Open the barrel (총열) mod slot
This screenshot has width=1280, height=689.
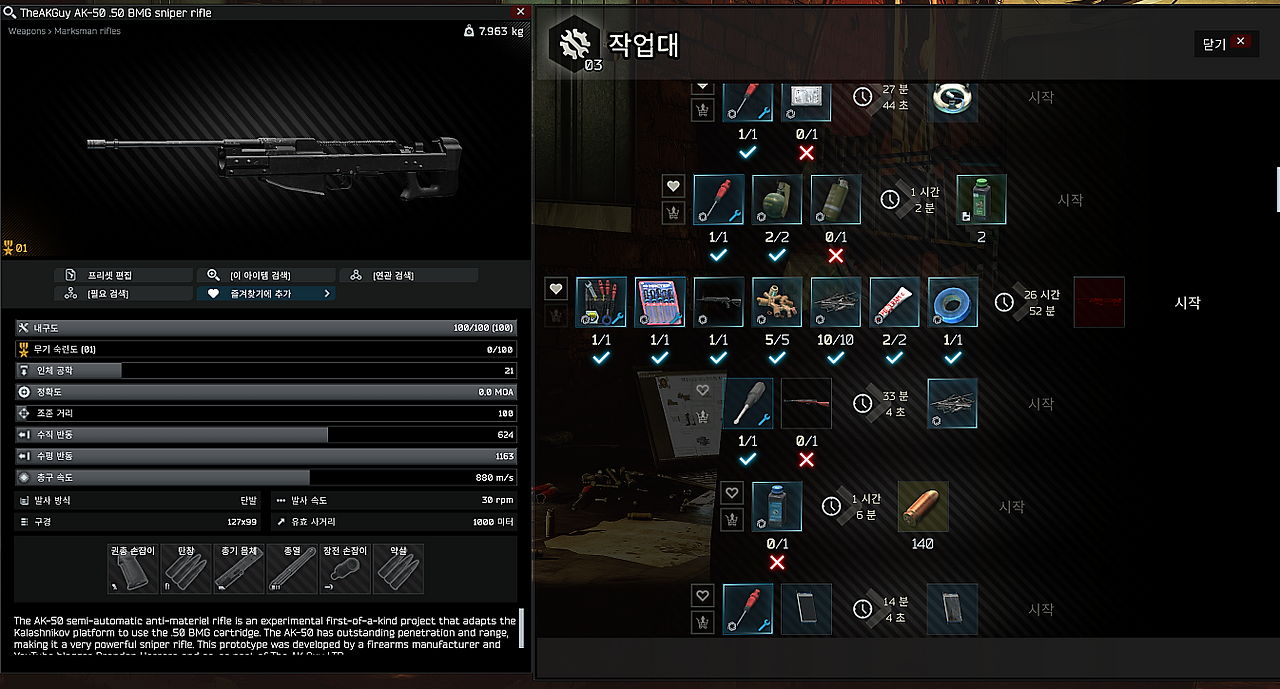coord(292,569)
